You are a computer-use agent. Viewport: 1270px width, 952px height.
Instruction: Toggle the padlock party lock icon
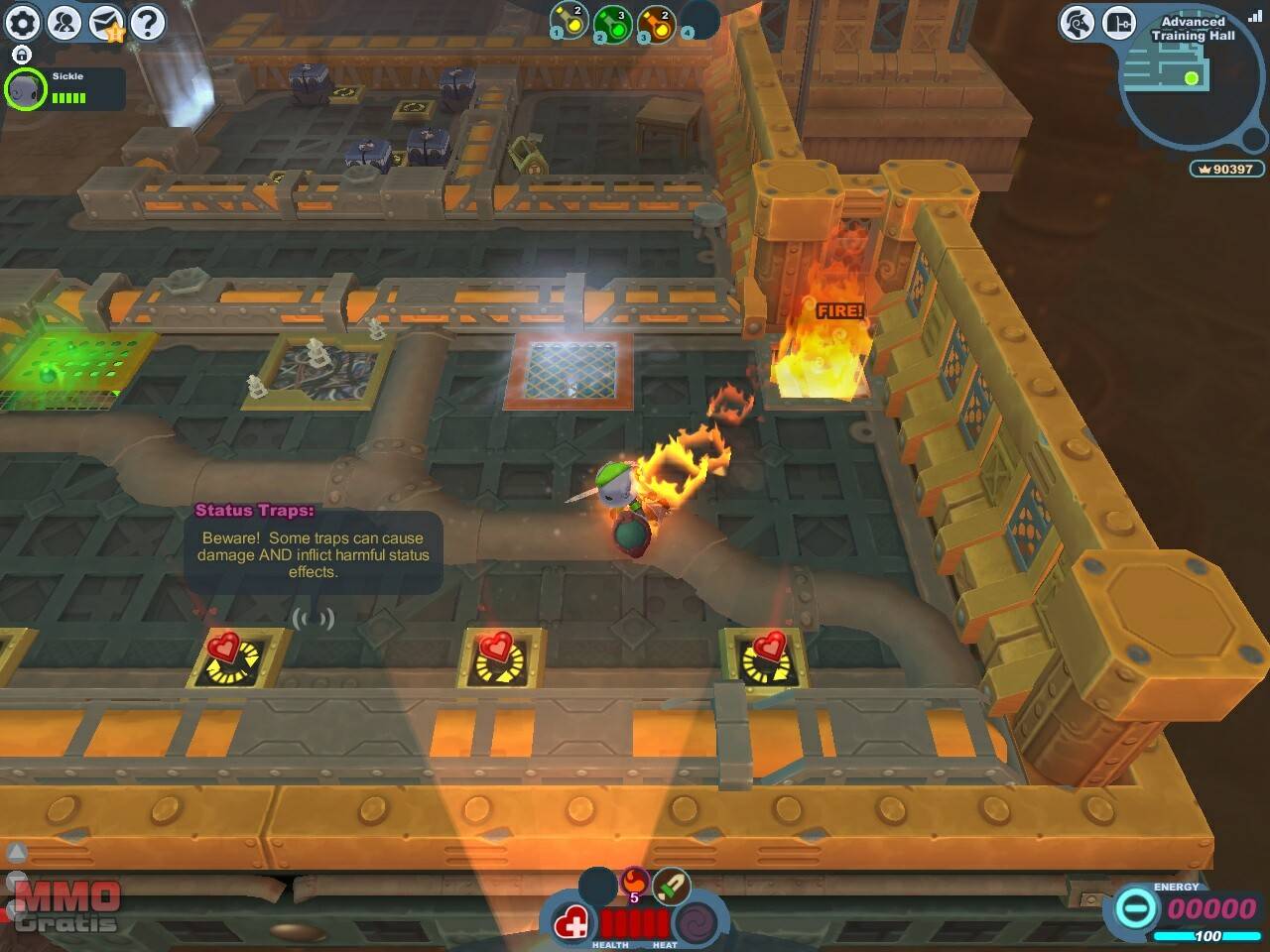click(x=22, y=55)
